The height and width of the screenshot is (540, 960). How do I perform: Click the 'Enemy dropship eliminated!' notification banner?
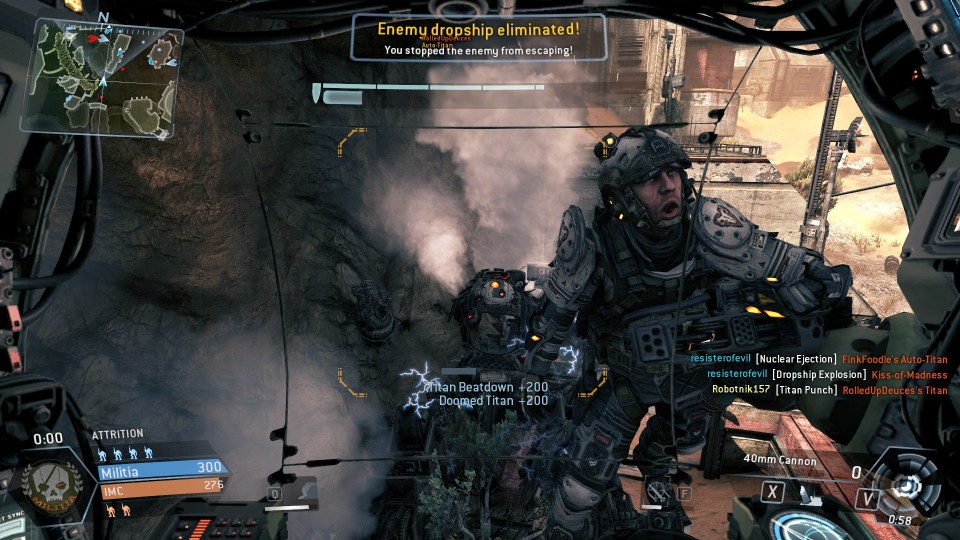479,35
